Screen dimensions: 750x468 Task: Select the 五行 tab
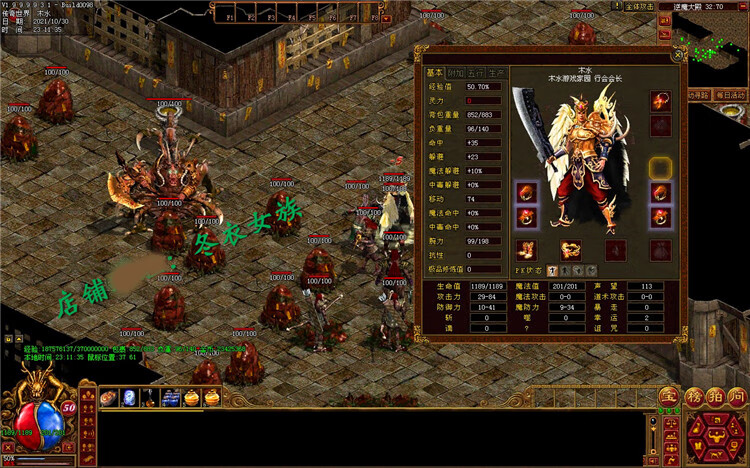477,72
